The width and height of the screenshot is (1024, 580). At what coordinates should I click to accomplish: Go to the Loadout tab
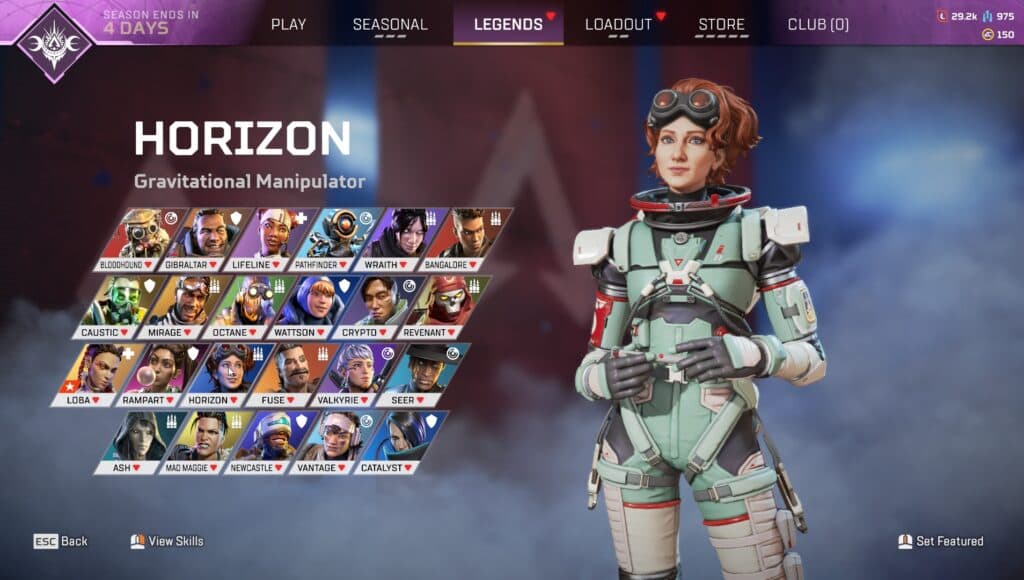point(618,24)
